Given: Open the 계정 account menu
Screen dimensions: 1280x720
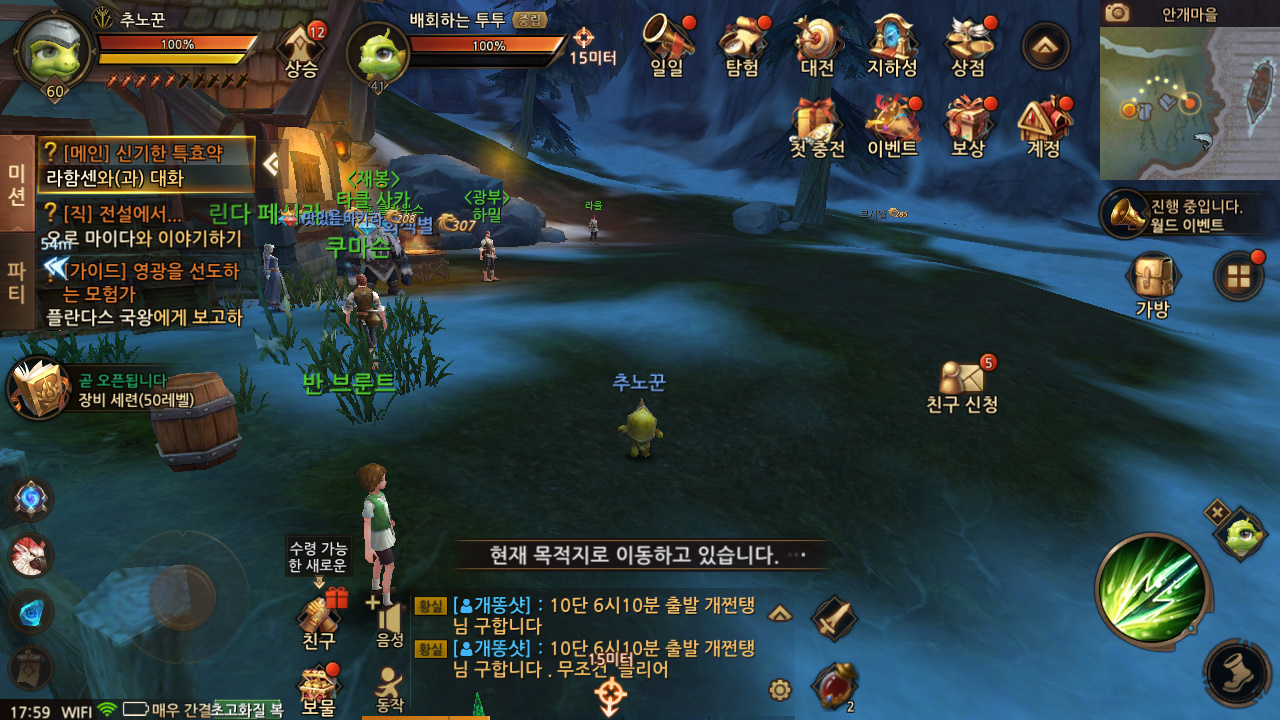Looking at the screenshot, I should click(x=1044, y=126).
